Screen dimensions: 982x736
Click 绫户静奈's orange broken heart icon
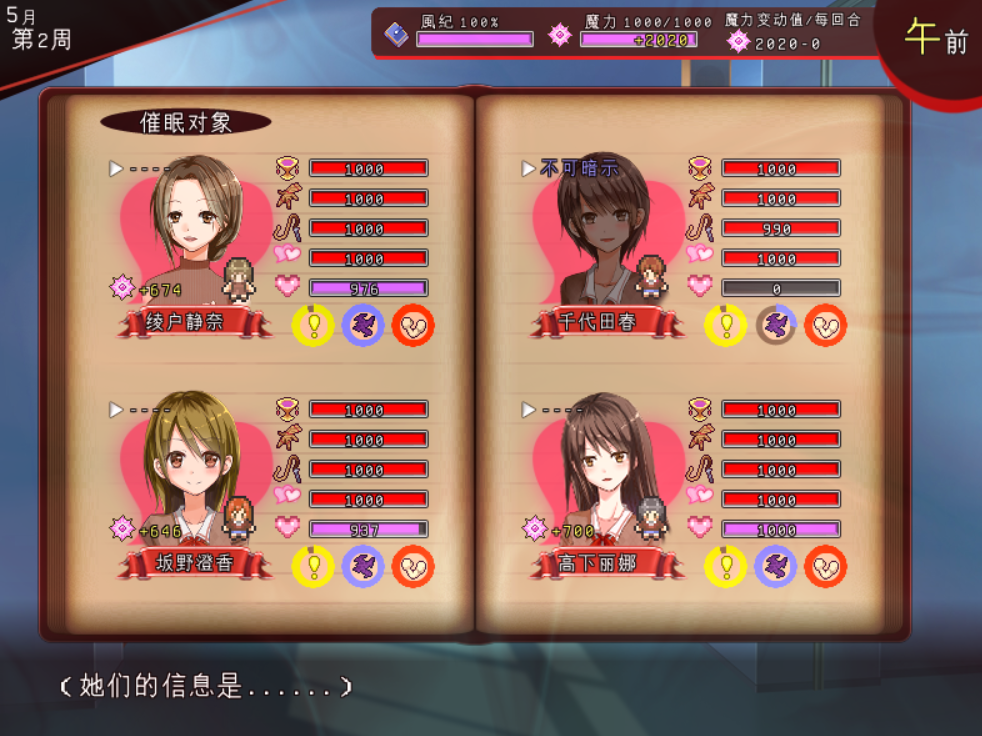pos(413,326)
